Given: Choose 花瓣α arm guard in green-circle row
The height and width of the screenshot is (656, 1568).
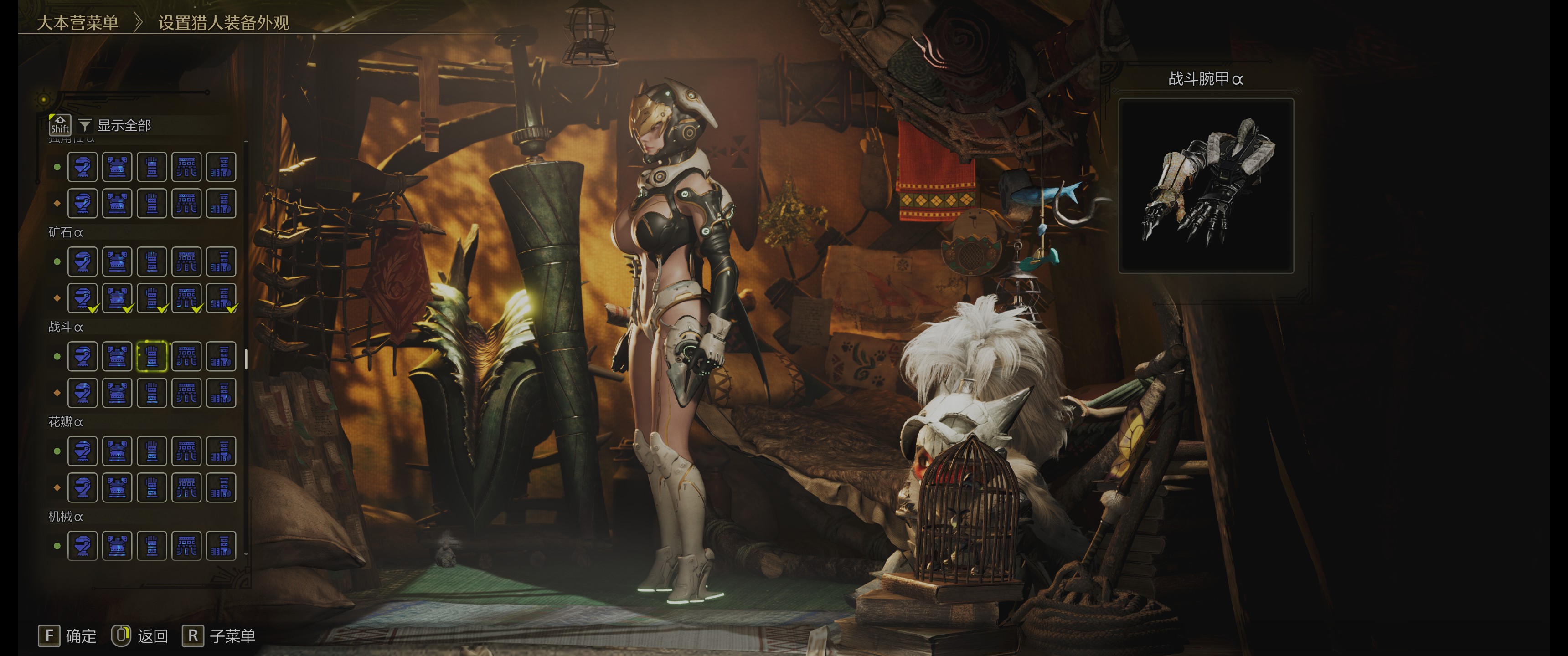Looking at the screenshot, I should tap(152, 451).
